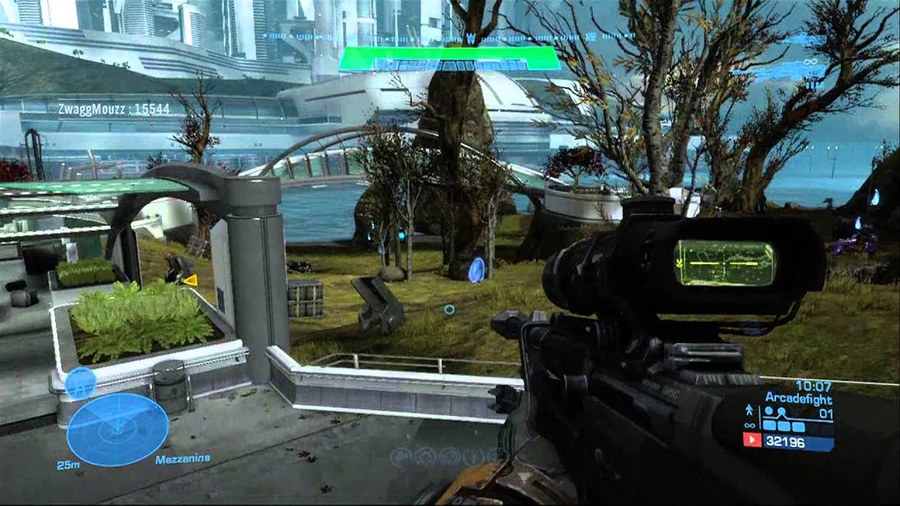
Task: Click the yellow arrow marker by the pillar
Action: [189, 280]
